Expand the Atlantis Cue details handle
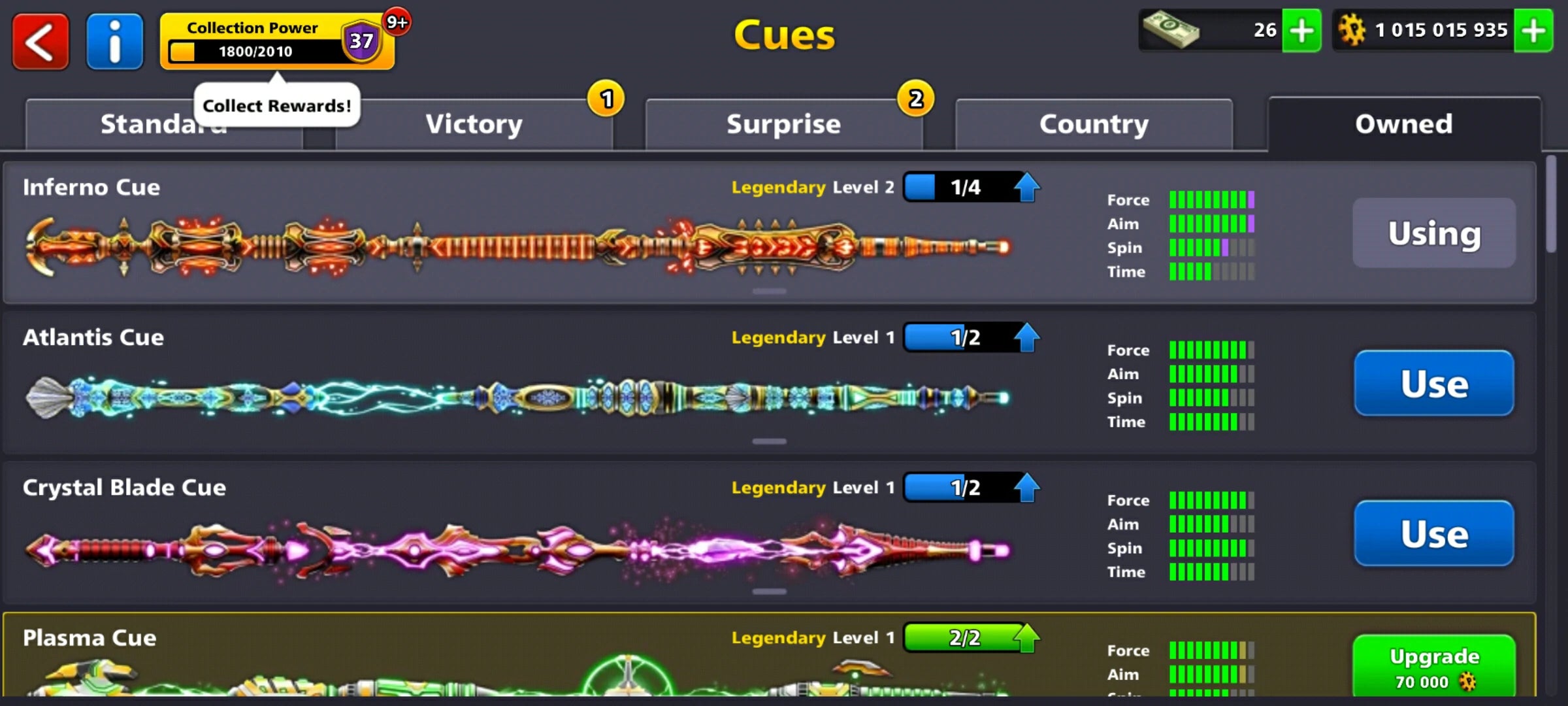This screenshot has height=706, width=1568. [771, 441]
